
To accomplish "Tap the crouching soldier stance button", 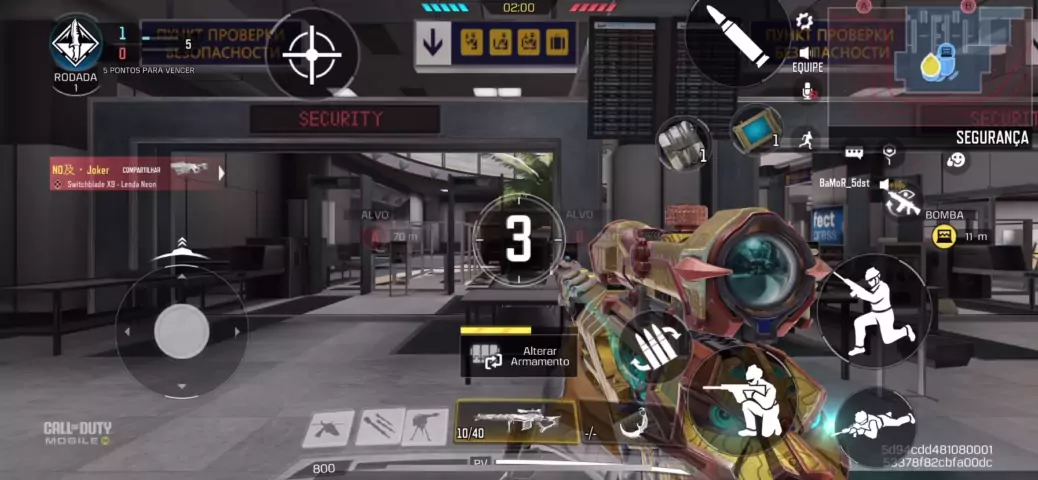I will (x=873, y=310).
